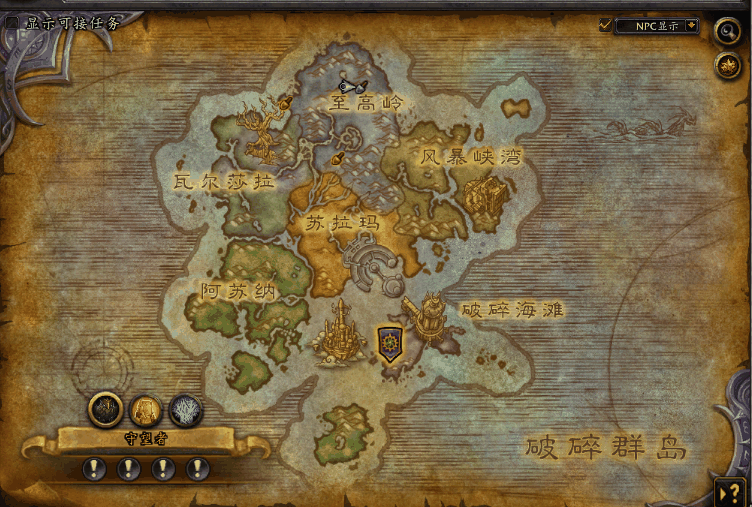This screenshot has height=507, width=752.
Task: Click the magnifying glass map button
Action: click(x=727, y=31)
